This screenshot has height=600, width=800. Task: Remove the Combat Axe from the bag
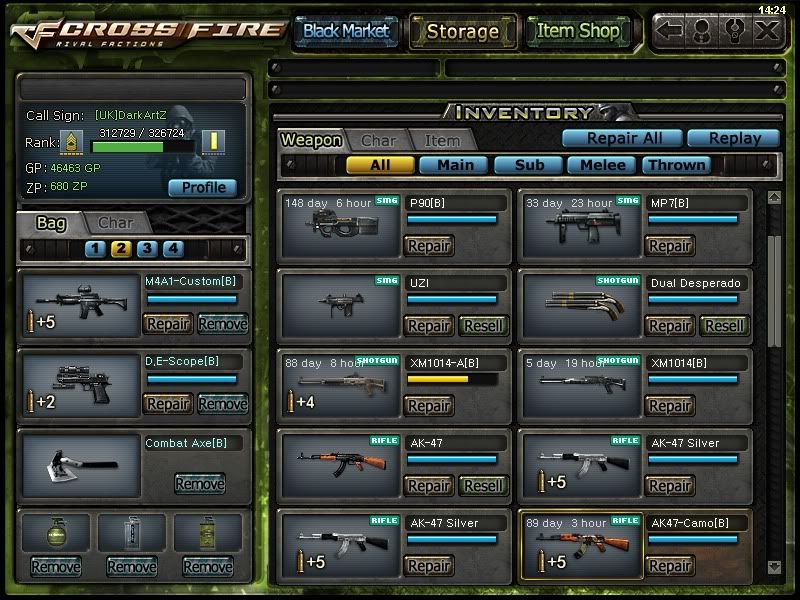coord(199,484)
